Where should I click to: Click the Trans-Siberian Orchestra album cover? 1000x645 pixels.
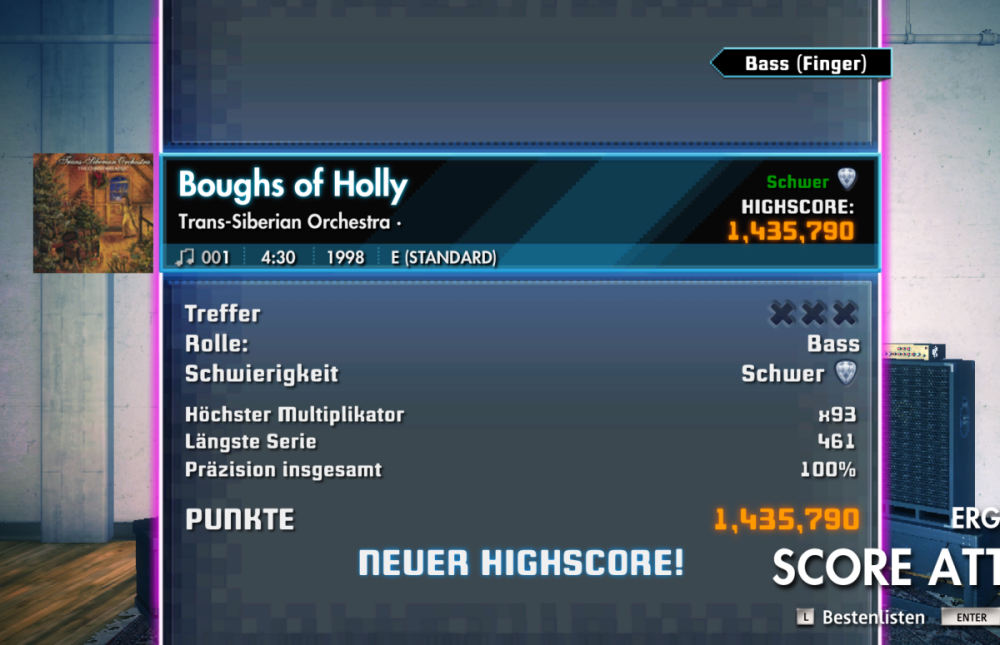click(93, 213)
